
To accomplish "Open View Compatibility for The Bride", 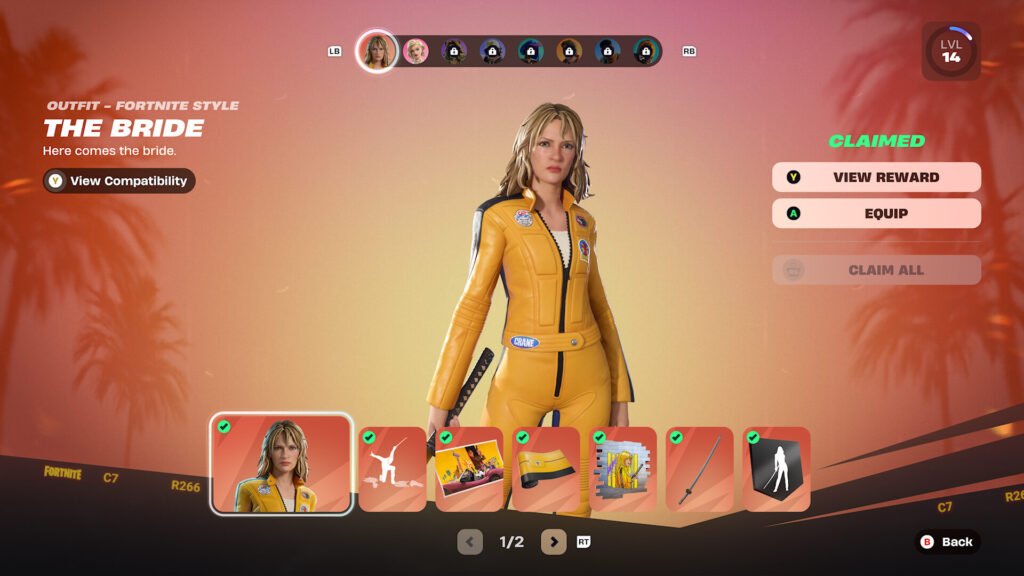I will (119, 181).
